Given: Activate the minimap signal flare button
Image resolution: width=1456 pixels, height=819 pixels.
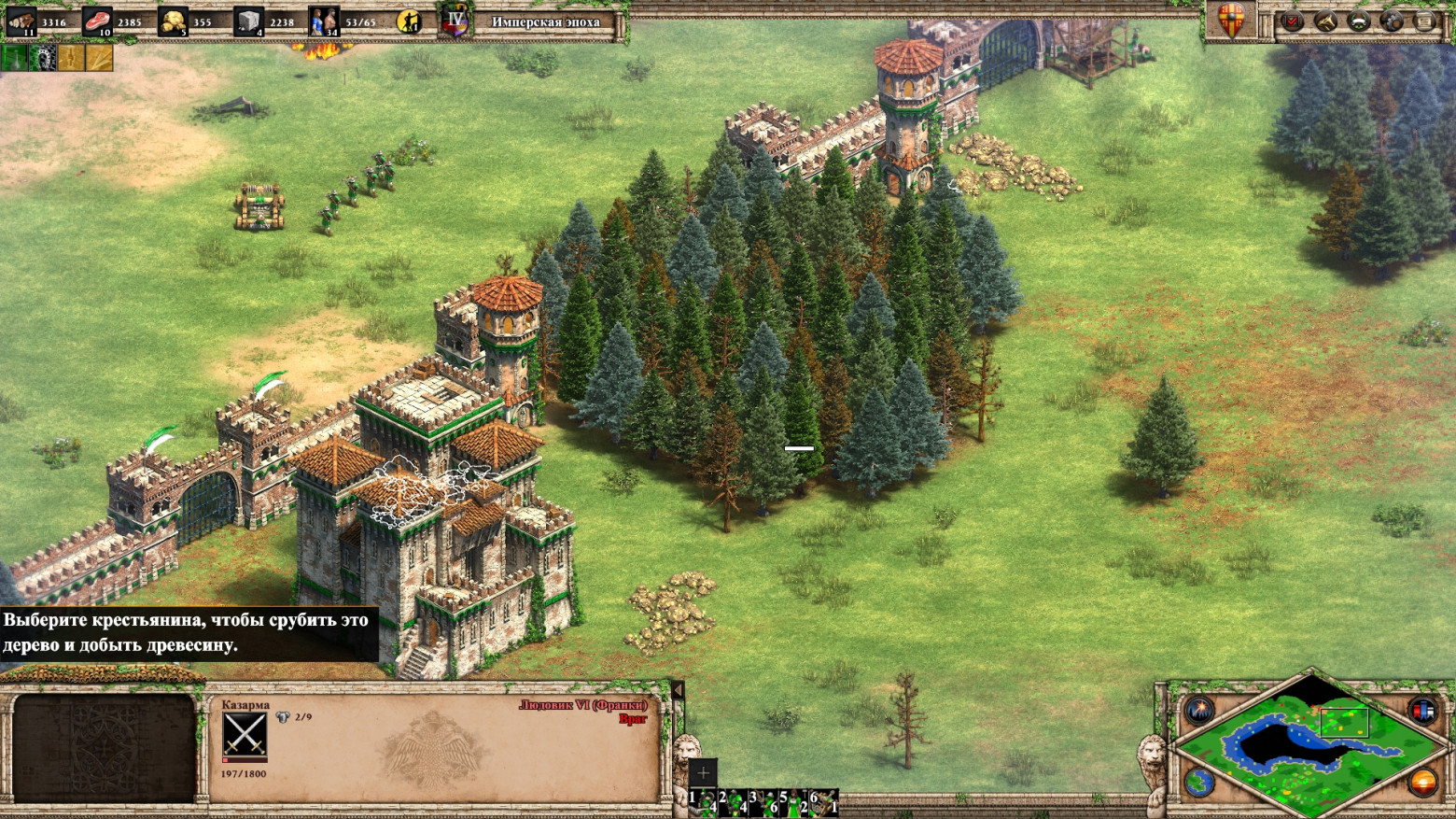Looking at the screenshot, I should pyautogui.click(x=1199, y=712).
